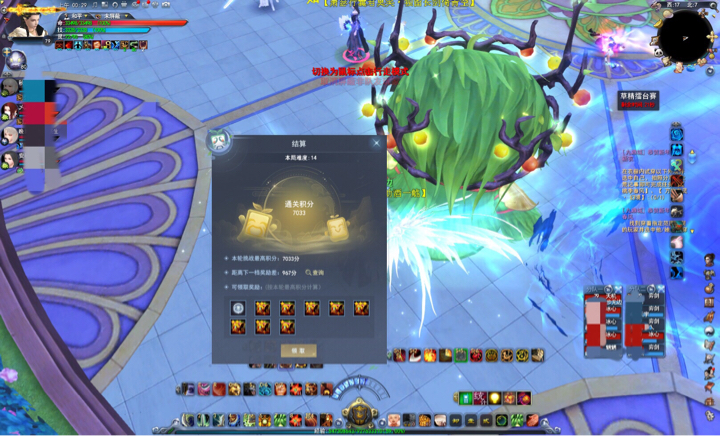Close the 结算 settlement window

[x=376, y=143]
